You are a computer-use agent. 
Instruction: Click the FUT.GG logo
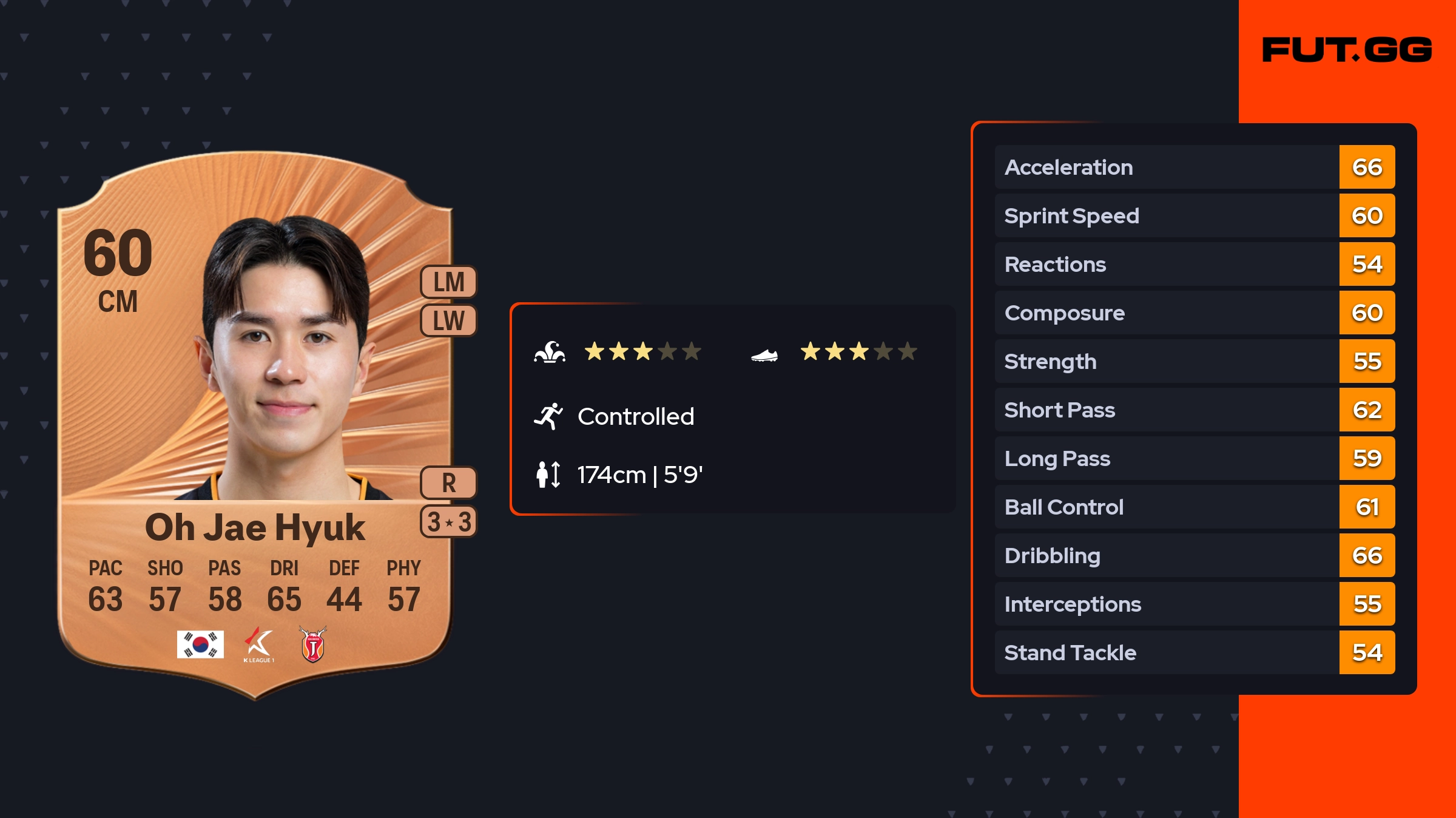[x=1347, y=50]
